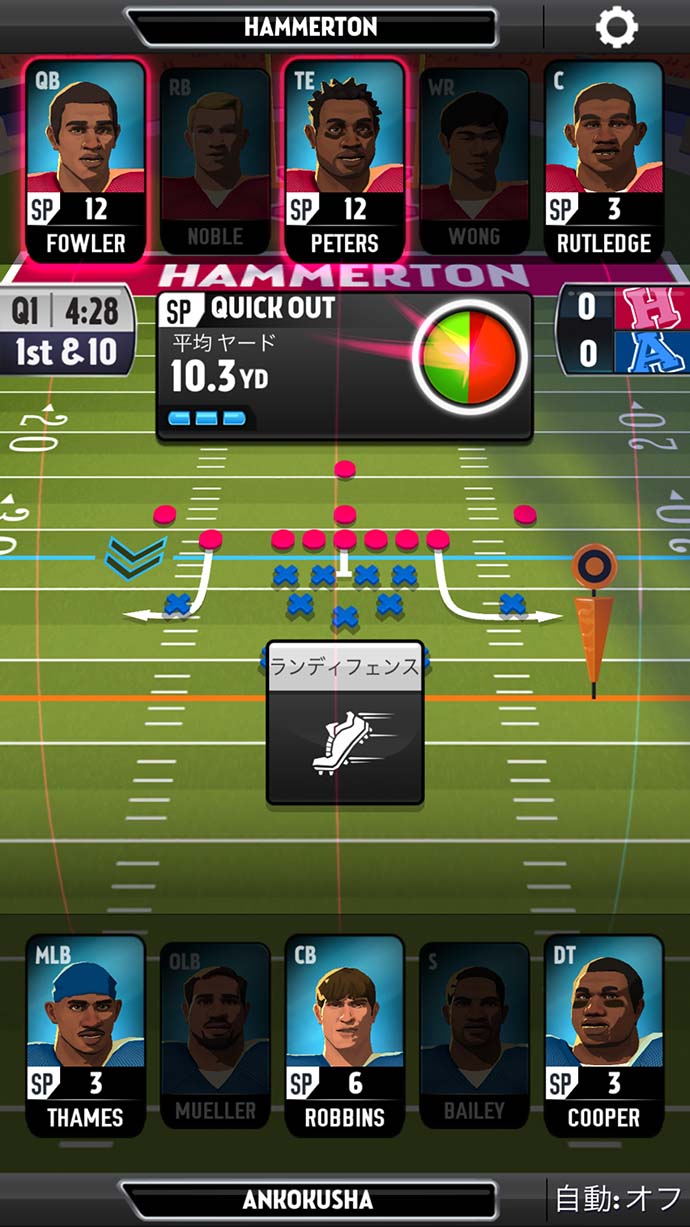Select QB Fowler player card
The width and height of the screenshot is (690, 1227).
[x=86, y=160]
